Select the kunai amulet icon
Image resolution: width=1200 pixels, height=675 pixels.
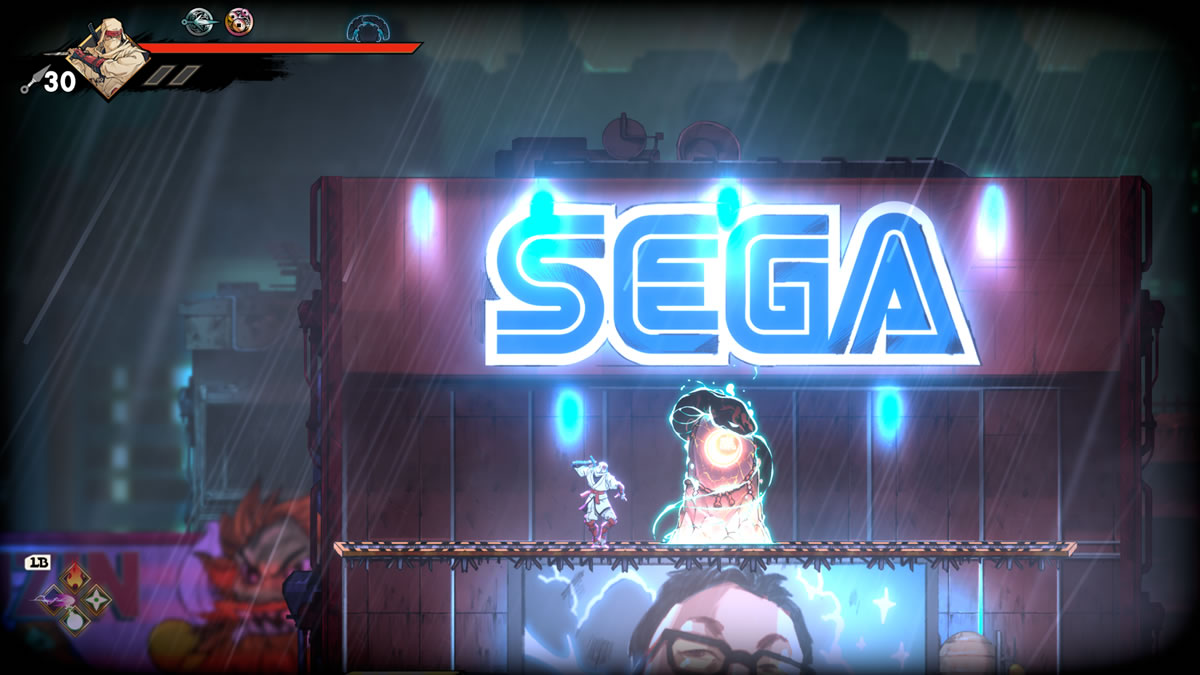pos(197,20)
